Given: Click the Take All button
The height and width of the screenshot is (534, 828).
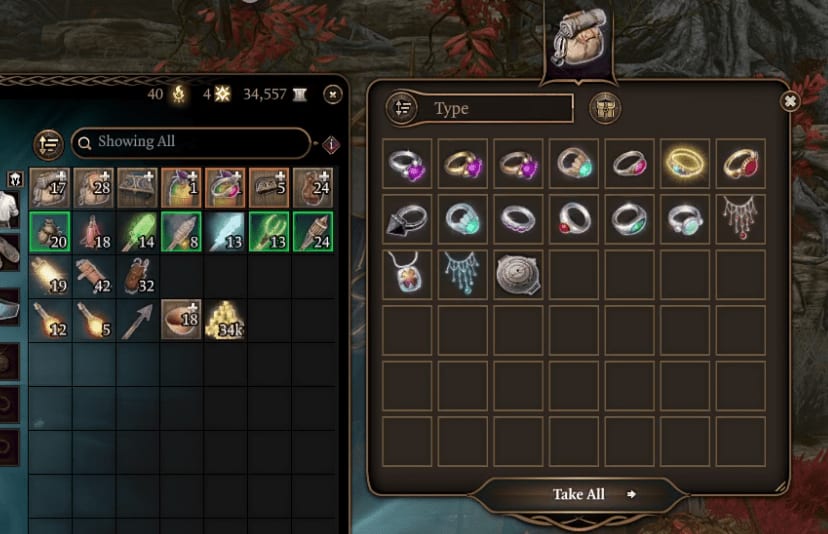Looking at the screenshot, I should (581, 494).
